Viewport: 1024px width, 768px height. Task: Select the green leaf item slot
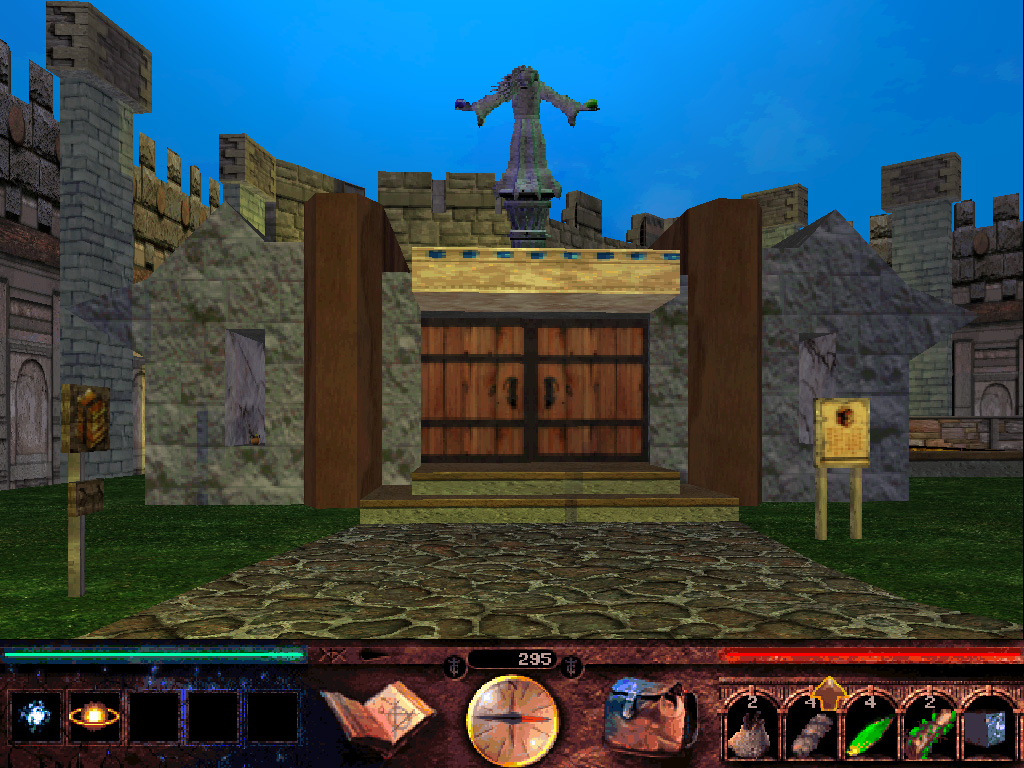coord(867,731)
